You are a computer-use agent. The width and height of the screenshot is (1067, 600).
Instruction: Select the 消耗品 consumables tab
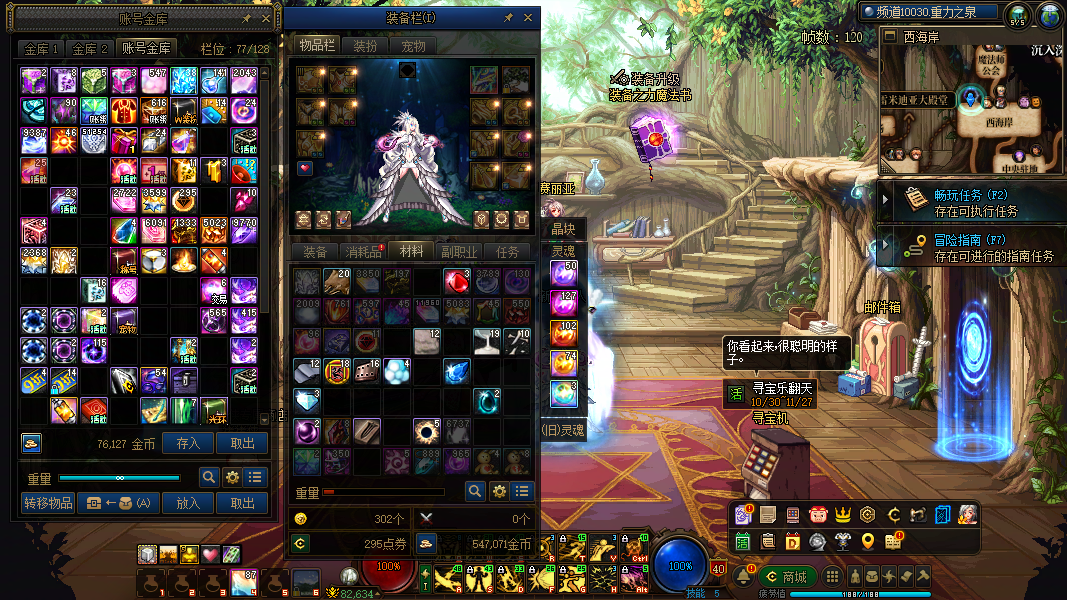(362, 252)
